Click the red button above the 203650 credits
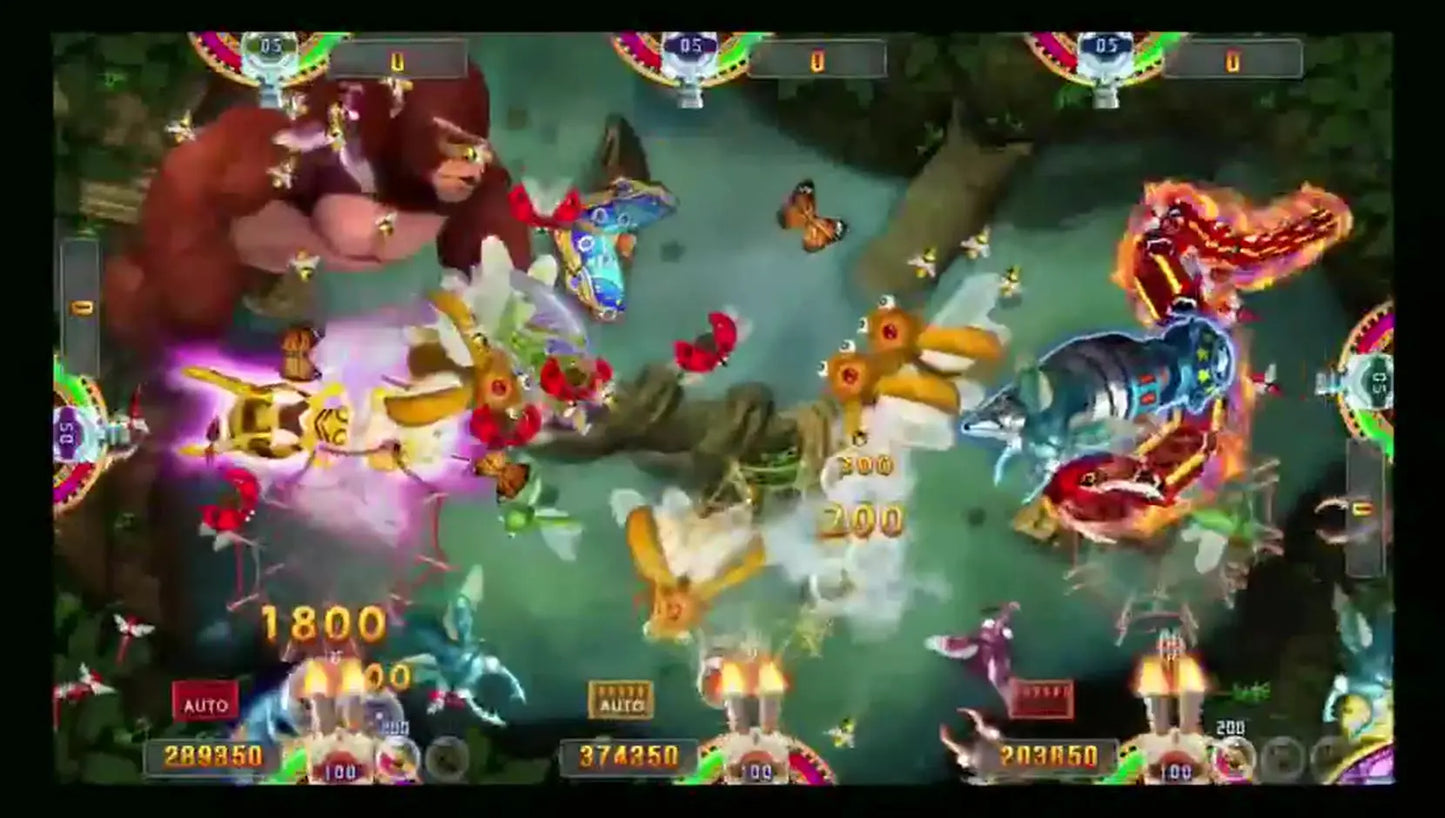Image resolution: width=1445 pixels, height=818 pixels. pos(1041,699)
